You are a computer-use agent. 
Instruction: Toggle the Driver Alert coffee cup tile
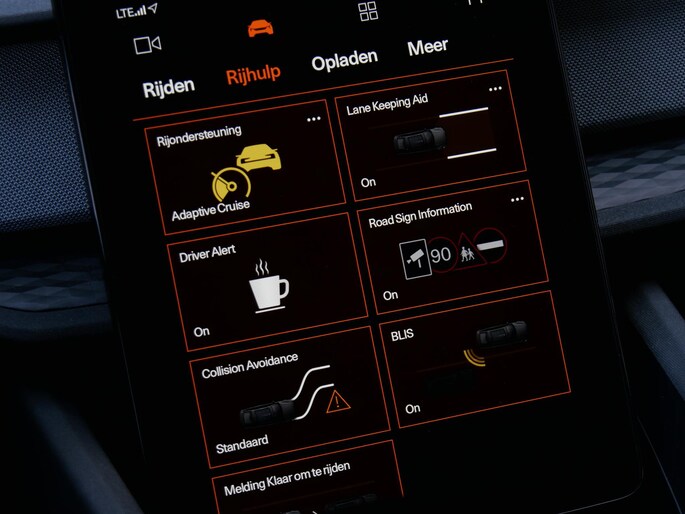click(x=268, y=288)
